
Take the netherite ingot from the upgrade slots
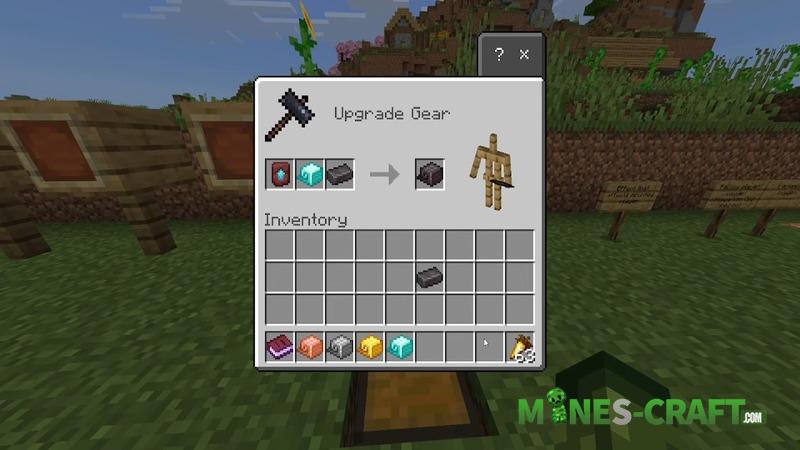click(x=340, y=174)
